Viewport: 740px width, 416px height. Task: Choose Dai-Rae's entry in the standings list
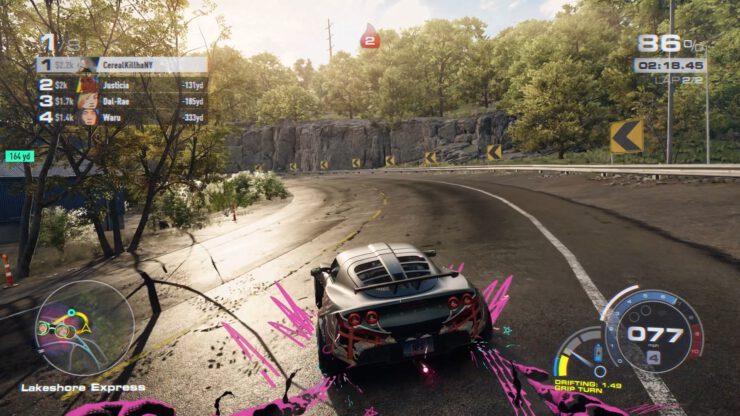pyautogui.click(x=121, y=101)
